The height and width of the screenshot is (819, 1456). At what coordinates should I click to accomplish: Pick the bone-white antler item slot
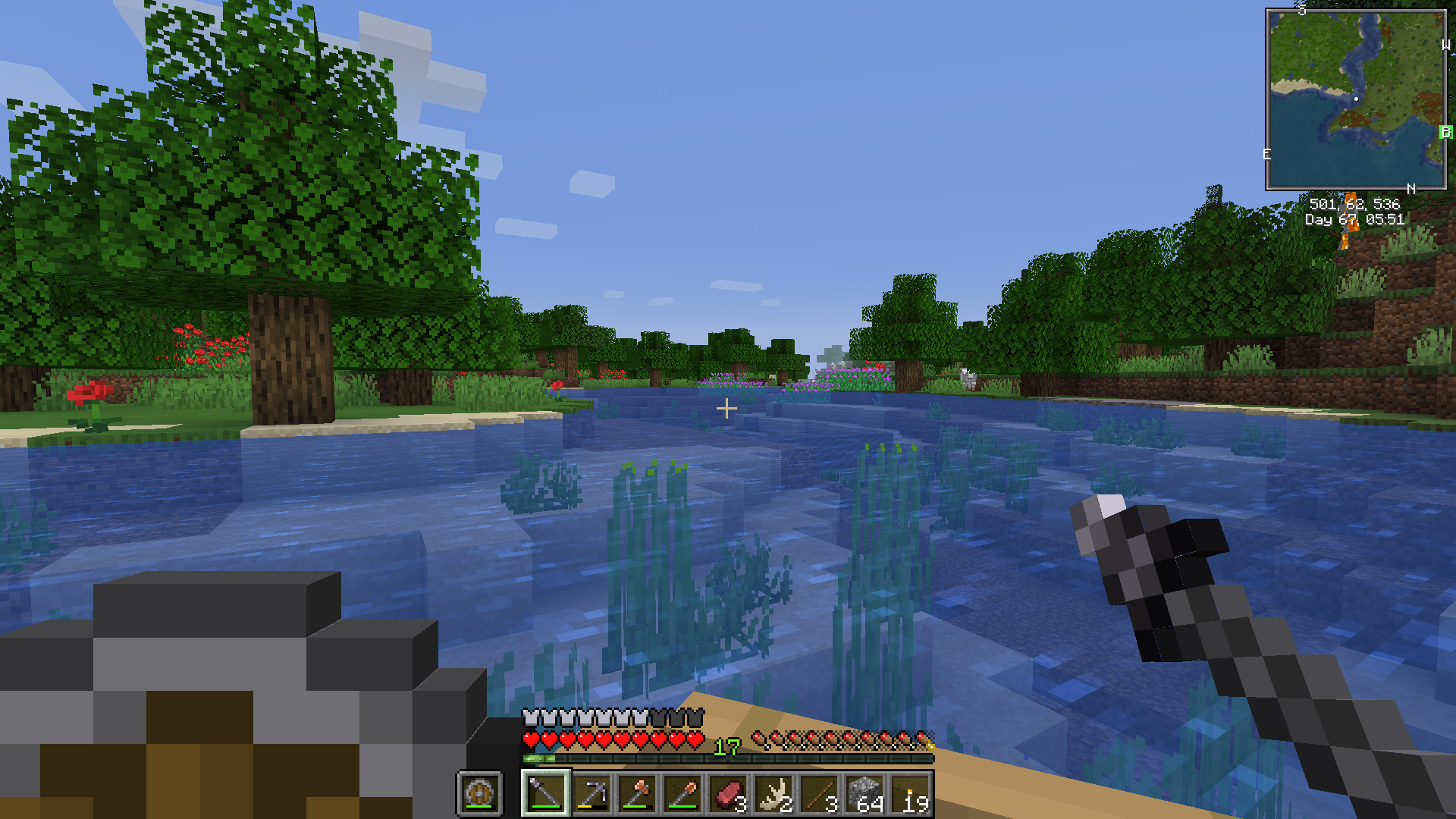[x=774, y=793]
